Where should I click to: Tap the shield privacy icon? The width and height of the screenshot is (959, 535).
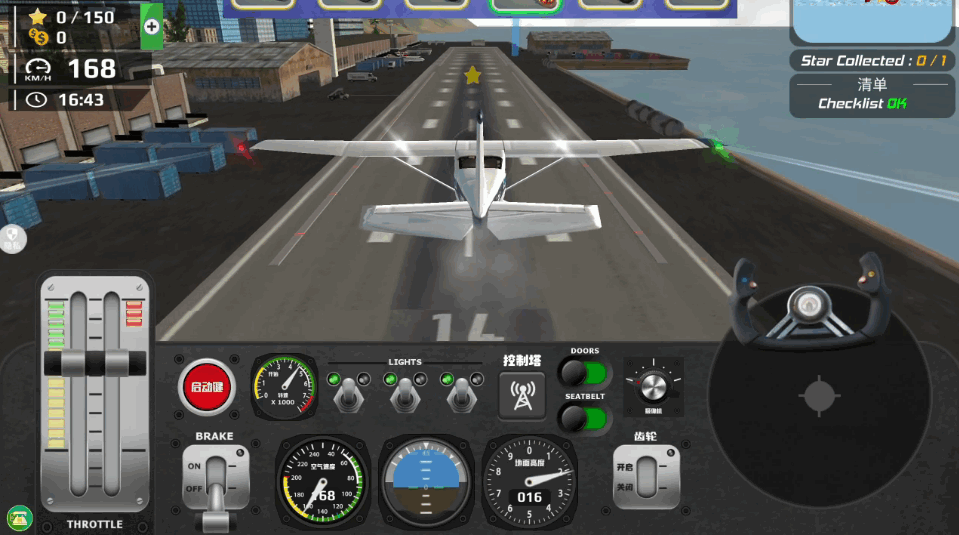pyautogui.click(x=13, y=238)
